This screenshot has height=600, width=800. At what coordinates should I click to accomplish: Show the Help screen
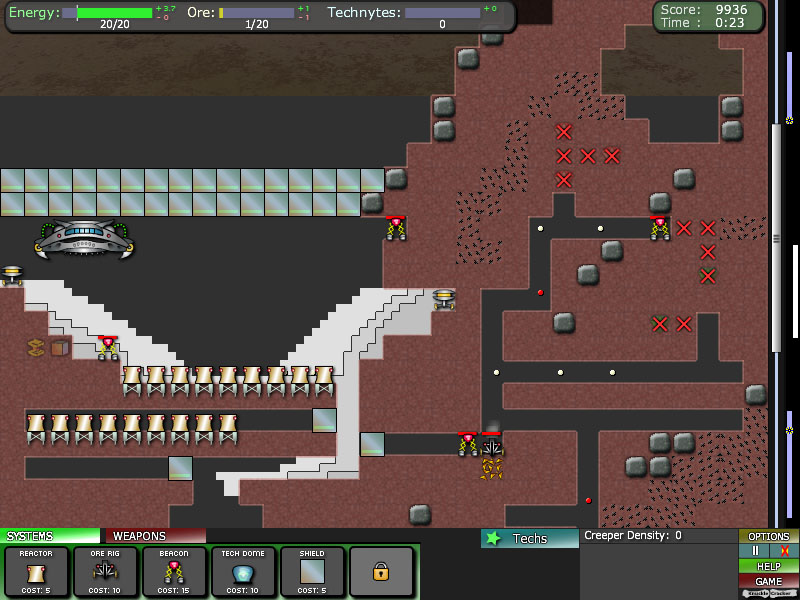tap(769, 566)
